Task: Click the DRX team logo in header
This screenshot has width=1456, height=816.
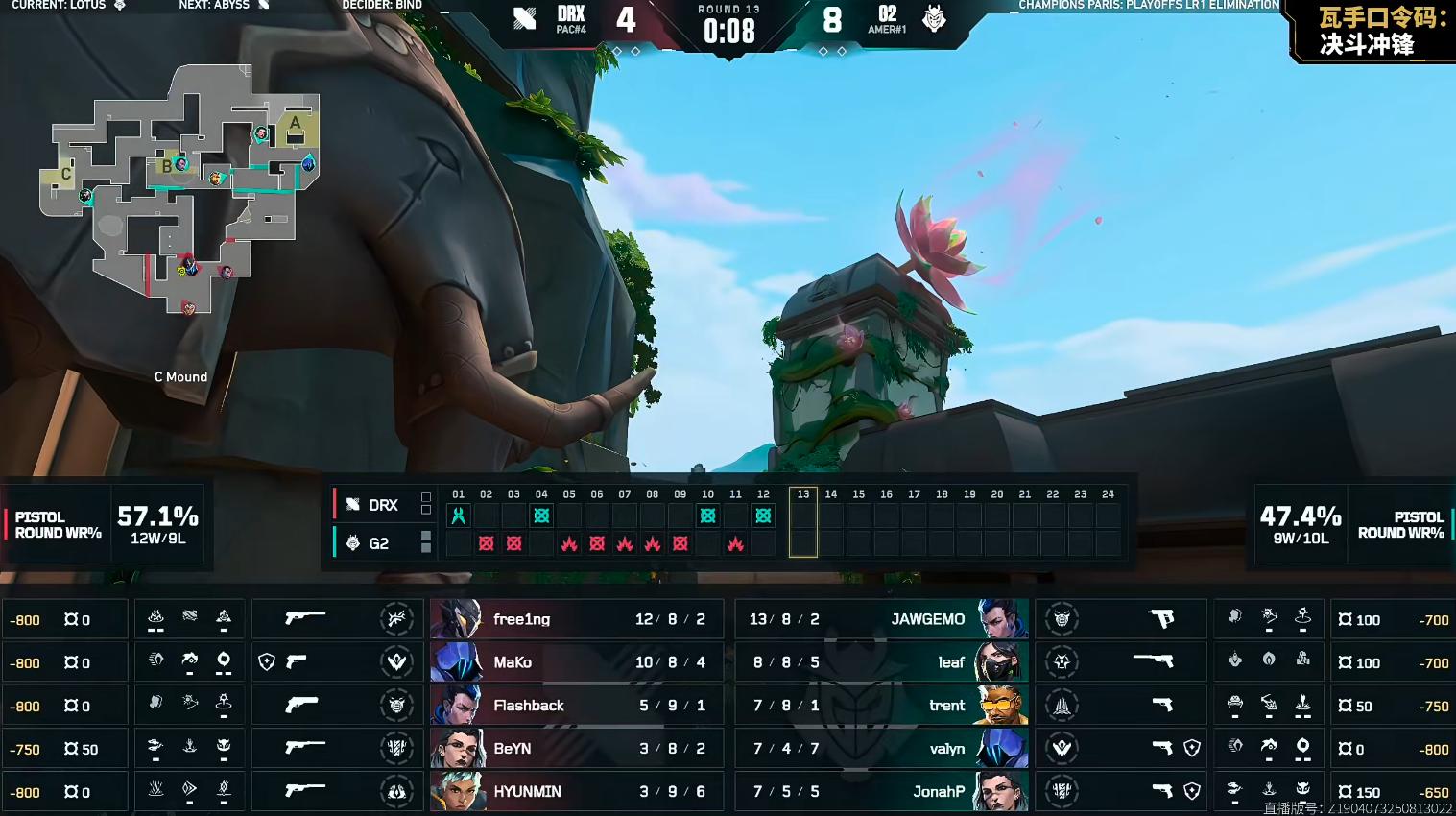Action: (x=524, y=18)
